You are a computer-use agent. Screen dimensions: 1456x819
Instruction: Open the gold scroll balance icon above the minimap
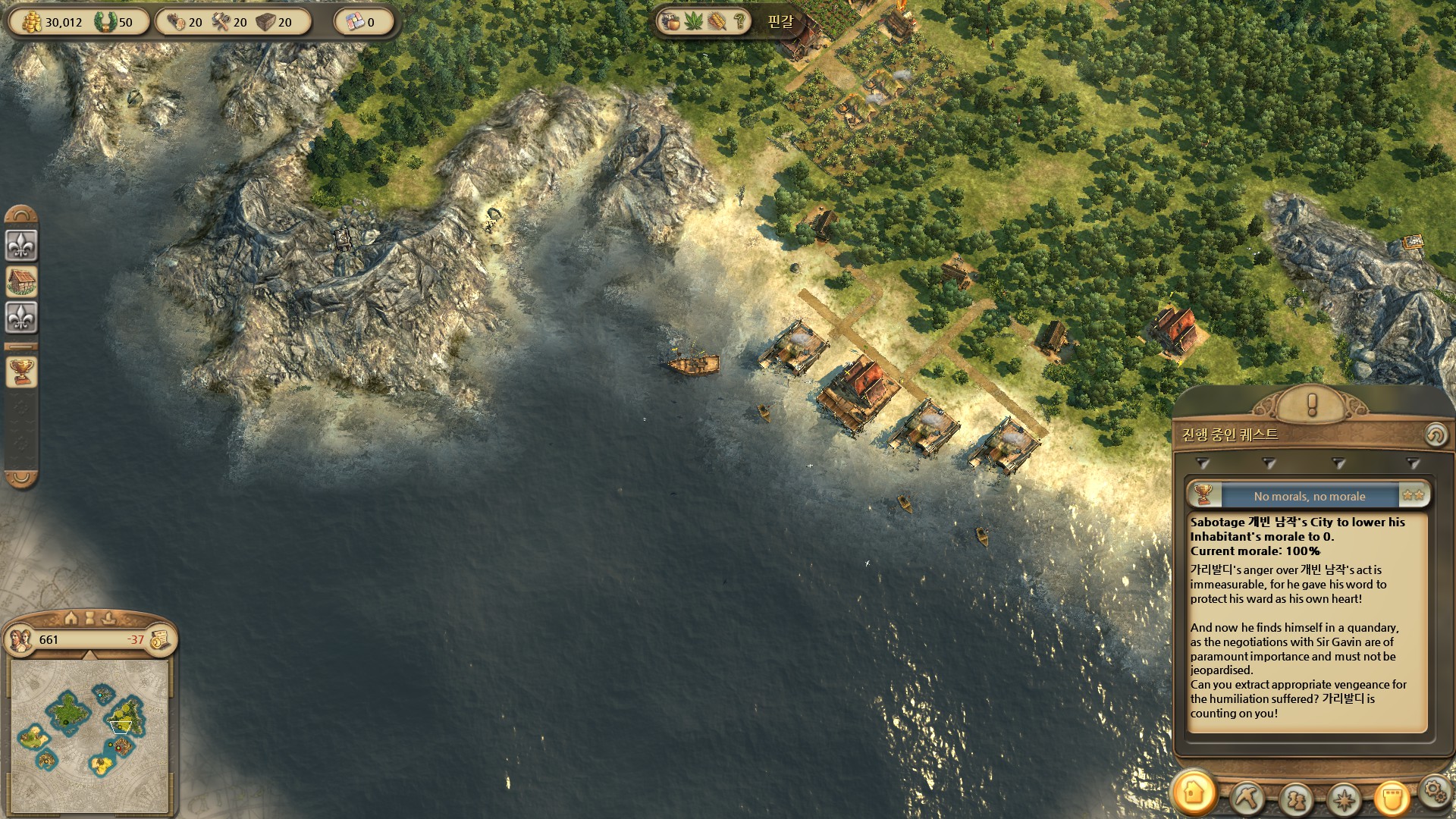click(160, 639)
